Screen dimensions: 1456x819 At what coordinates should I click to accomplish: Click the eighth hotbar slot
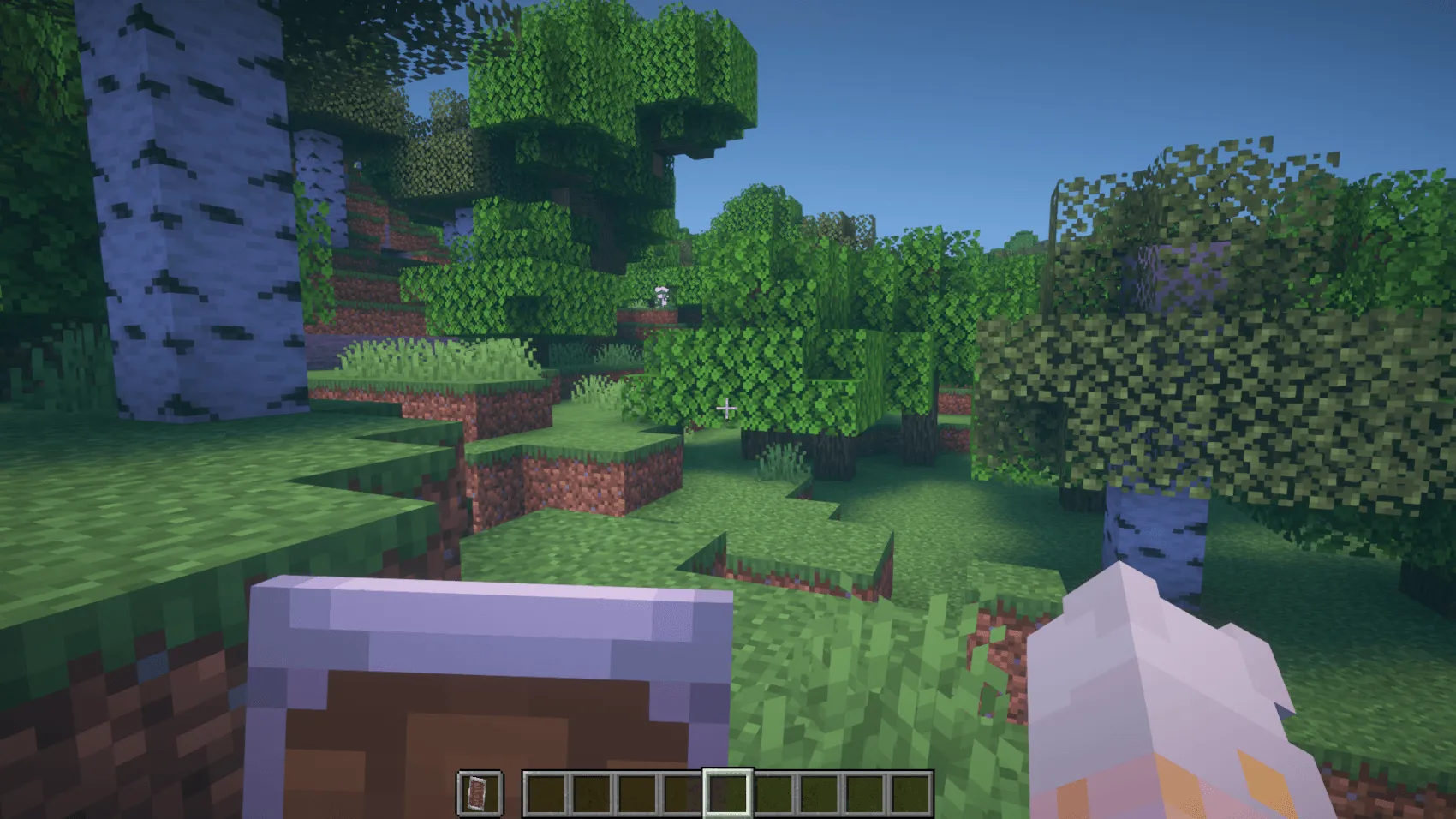(864, 795)
